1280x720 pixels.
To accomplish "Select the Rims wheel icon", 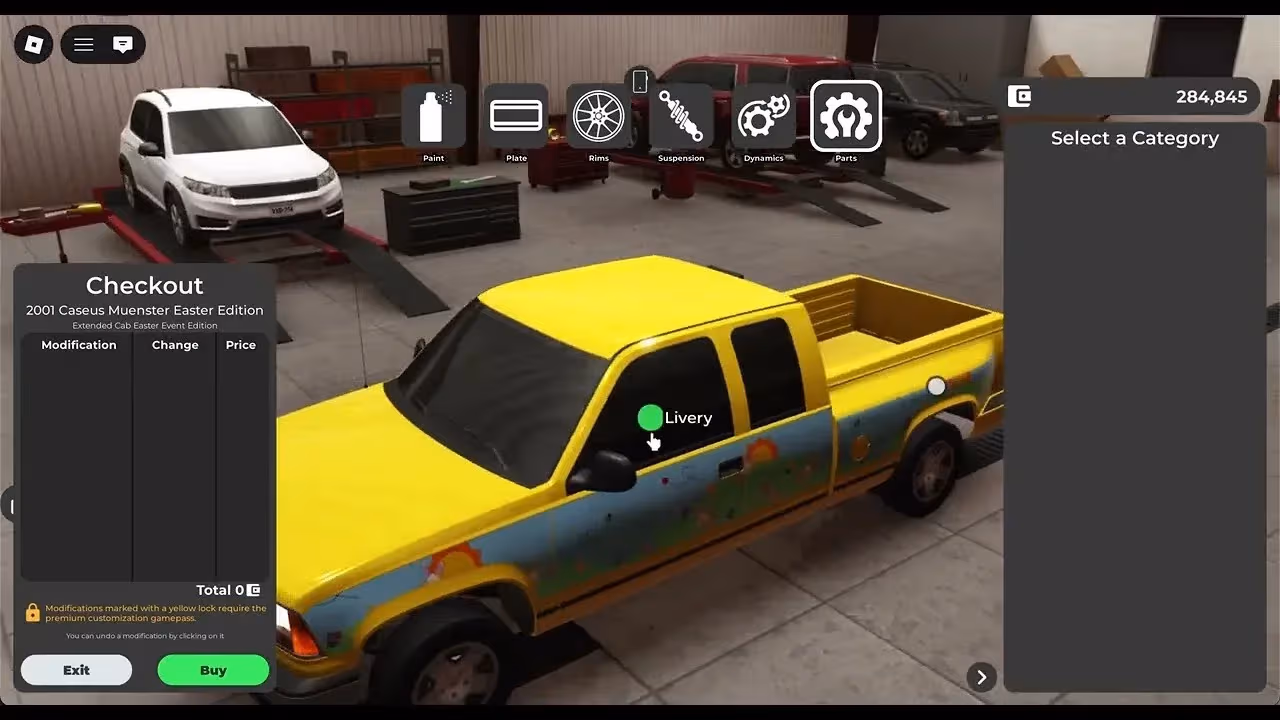I will click(598, 116).
